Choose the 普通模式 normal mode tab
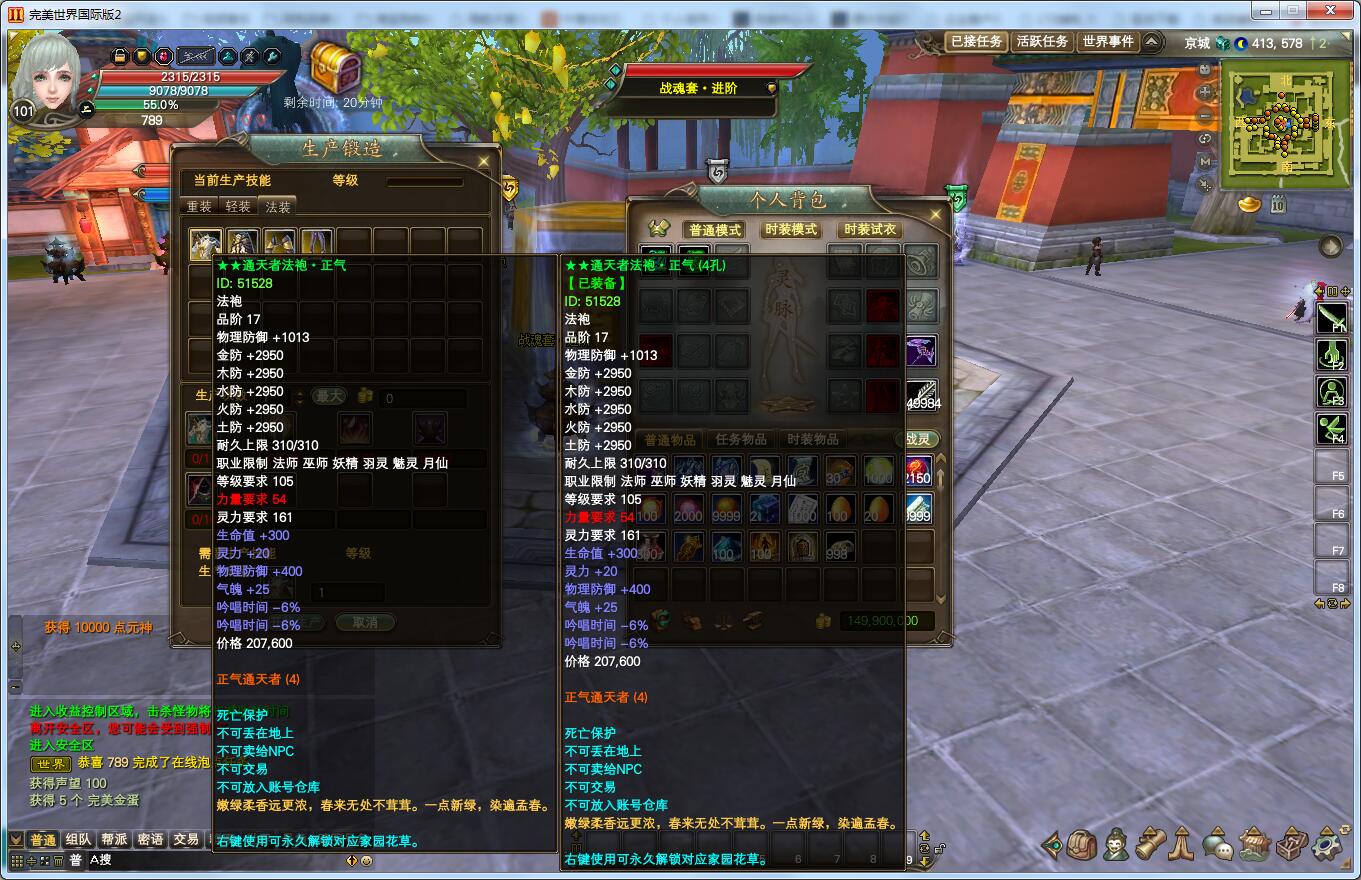 (x=714, y=230)
